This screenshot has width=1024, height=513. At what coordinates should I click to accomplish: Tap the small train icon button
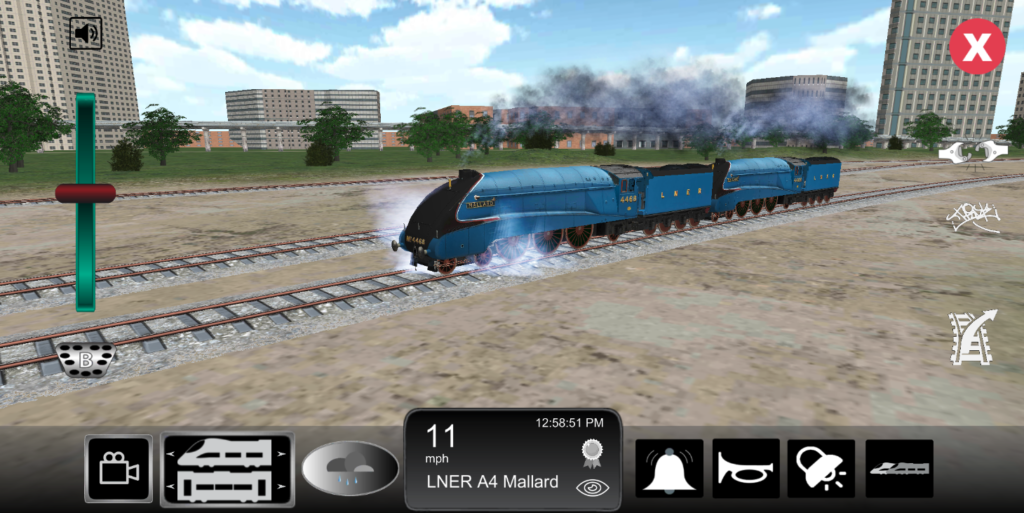[898, 468]
